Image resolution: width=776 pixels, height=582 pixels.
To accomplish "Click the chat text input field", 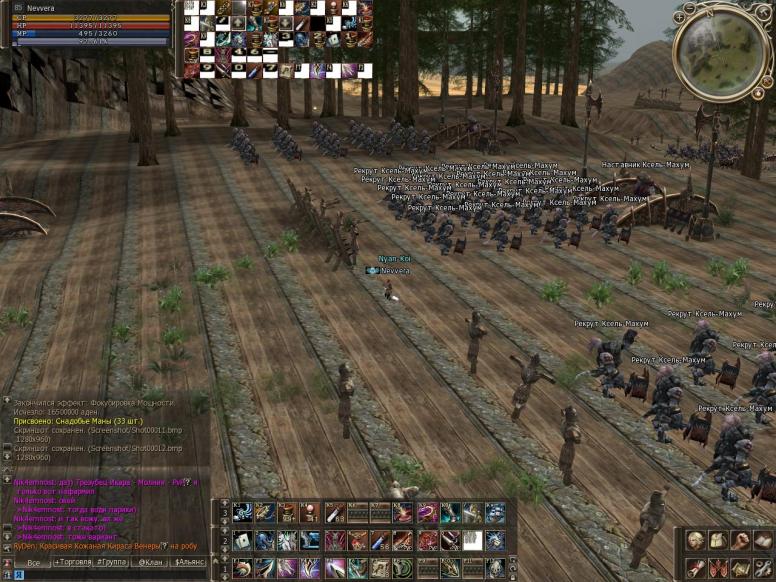I will pyautogui.click(x=110, y=576).
